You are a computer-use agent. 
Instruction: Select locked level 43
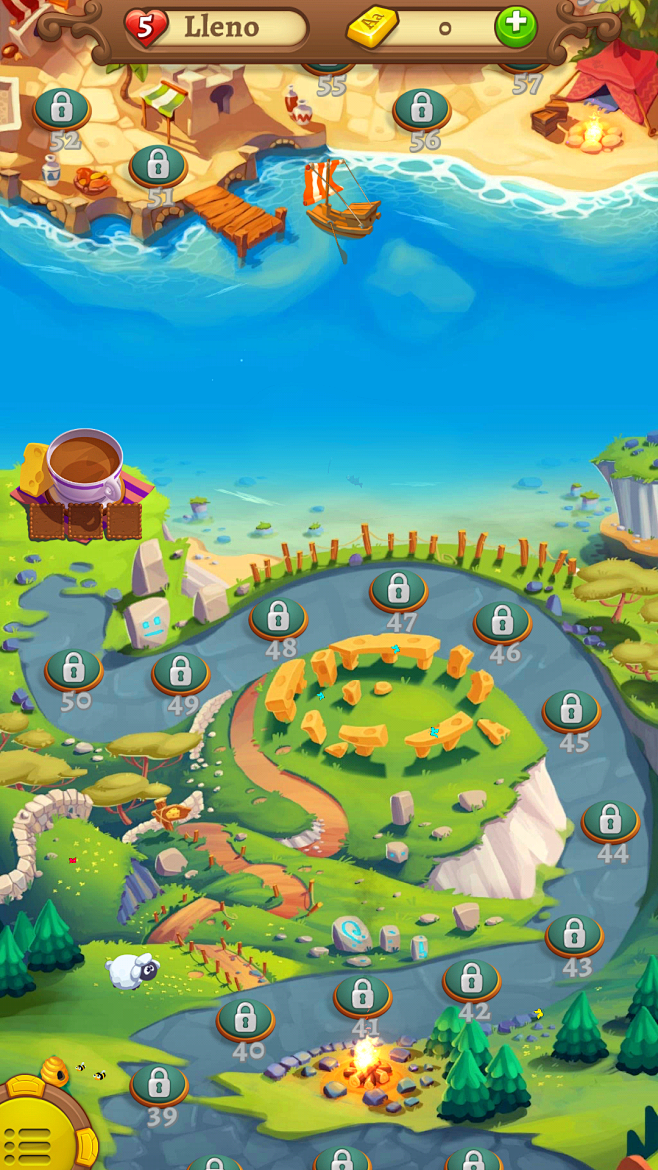(574, 935)
